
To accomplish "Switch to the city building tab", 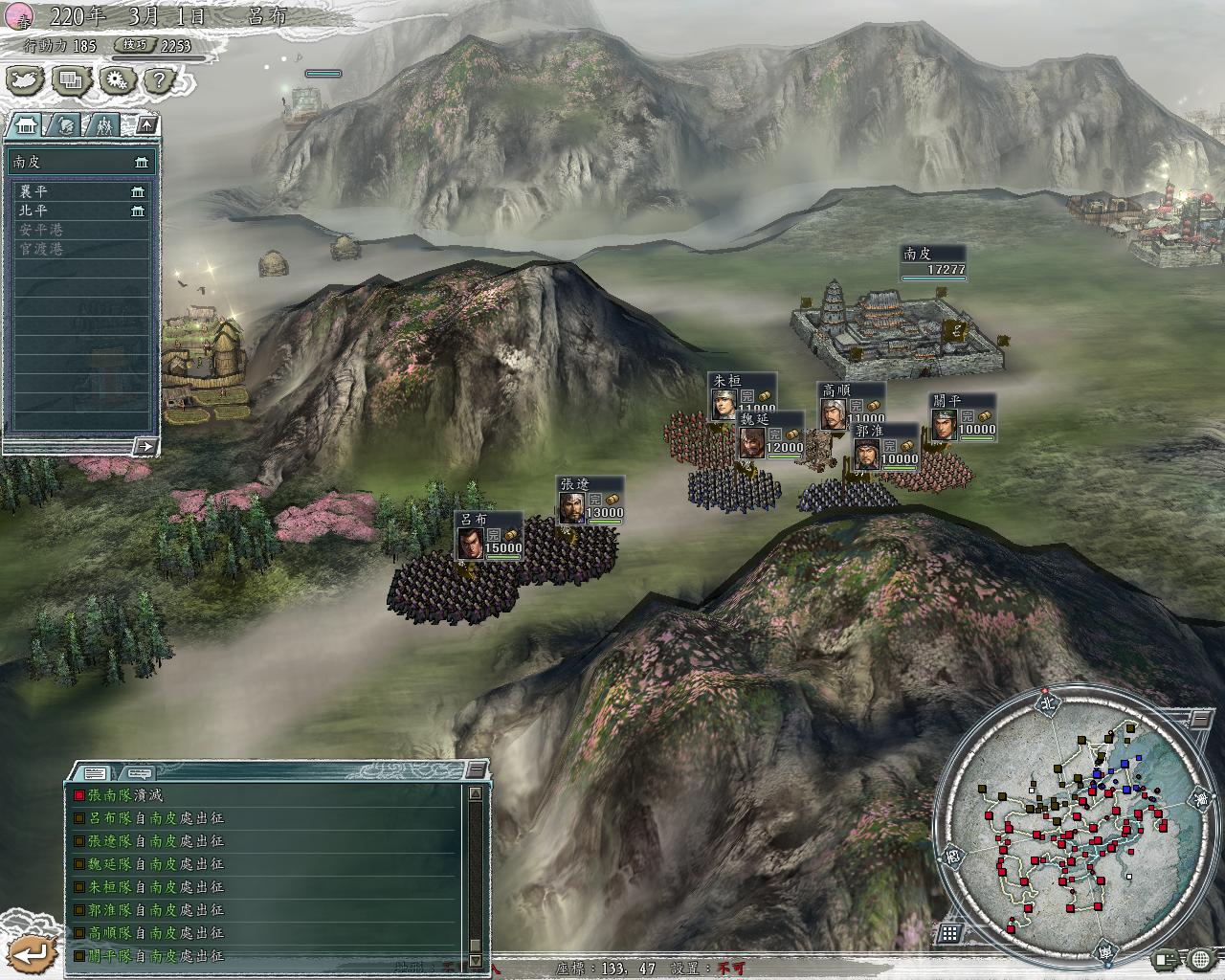I will coord(26,124).
